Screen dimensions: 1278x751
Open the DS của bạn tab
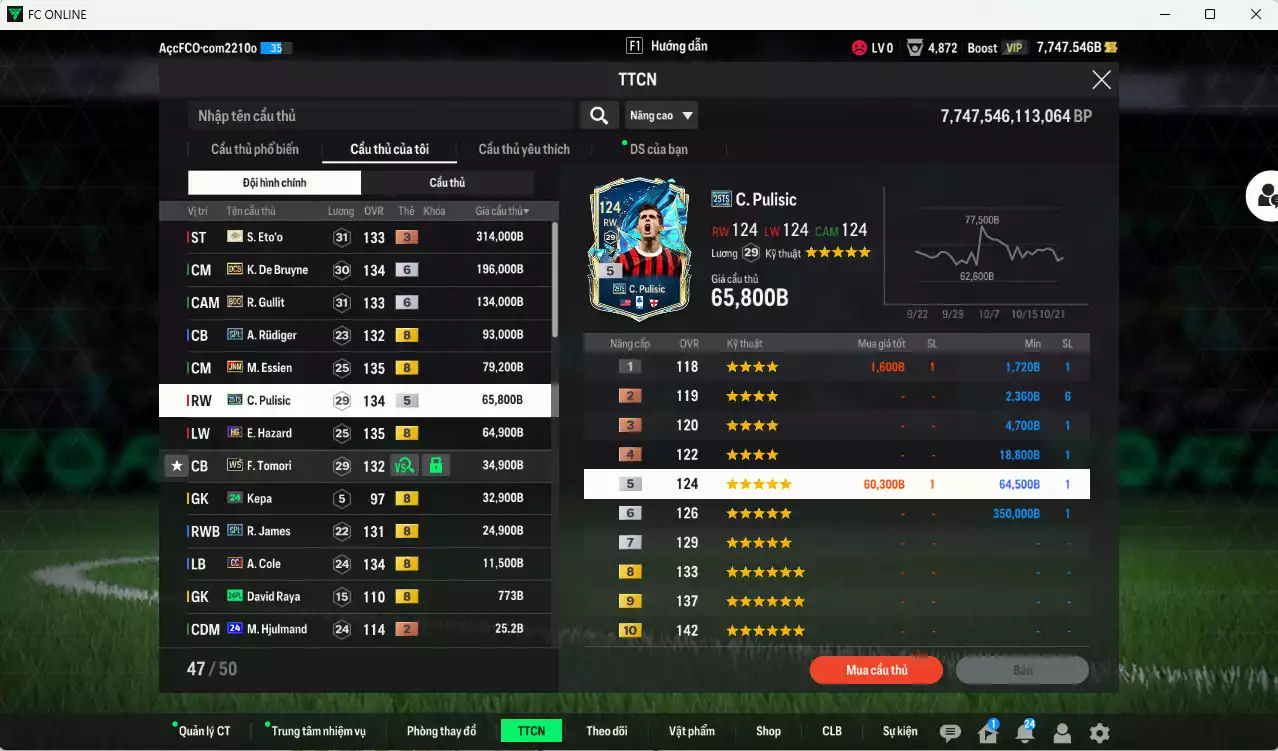[x=658, y=149]
